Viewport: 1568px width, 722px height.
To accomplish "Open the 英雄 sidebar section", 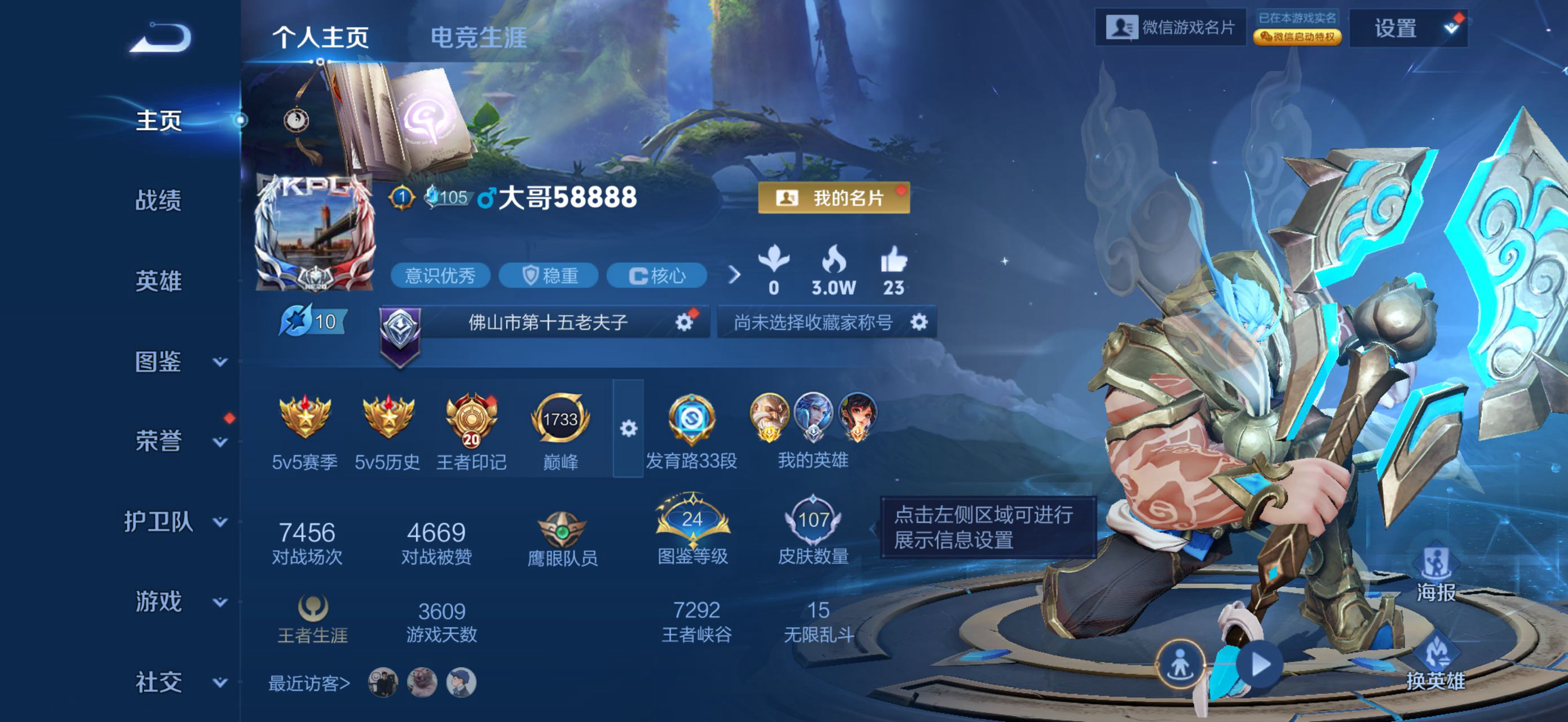I will point(158,281).
